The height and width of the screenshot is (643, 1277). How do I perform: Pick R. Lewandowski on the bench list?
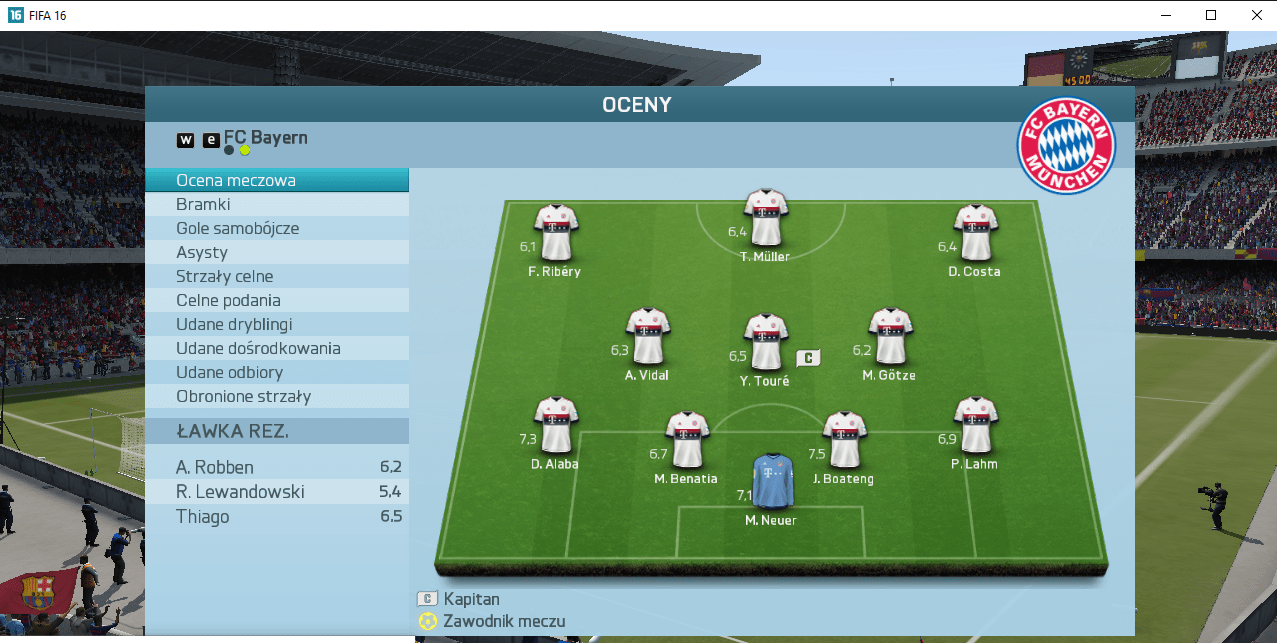click(277, 492)
